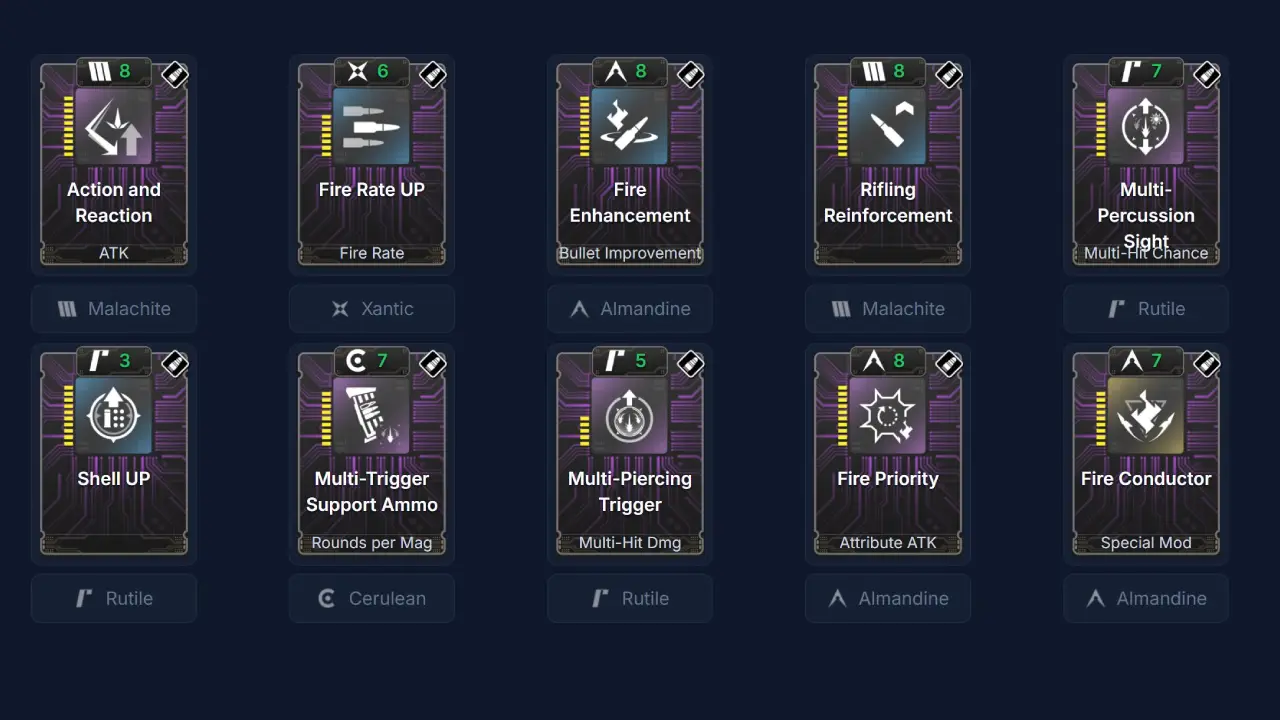
Task: Click the Rifling Reinforcement bullet icon
Action: coord(888,126)
